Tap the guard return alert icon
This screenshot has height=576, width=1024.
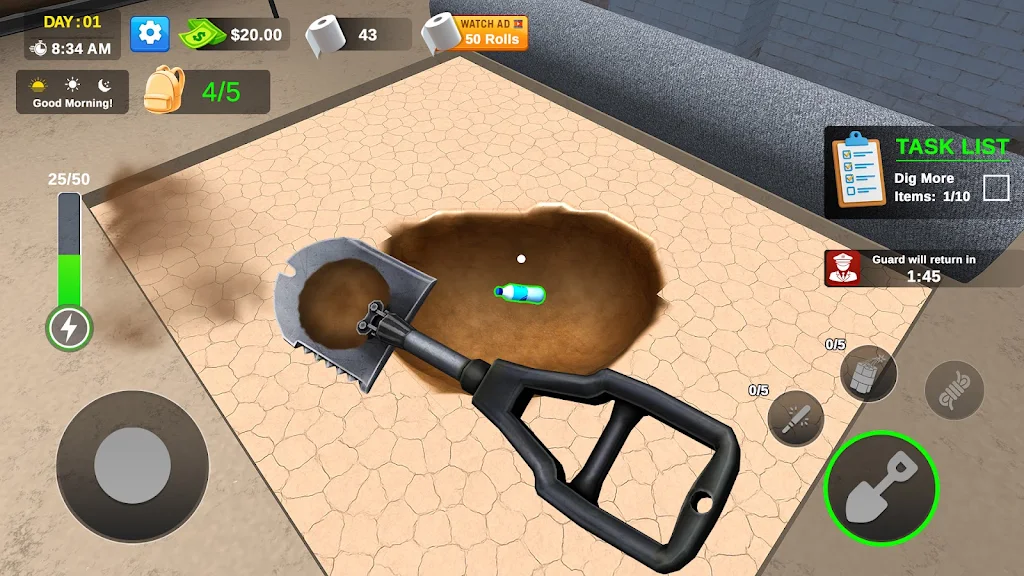point(842,268)
